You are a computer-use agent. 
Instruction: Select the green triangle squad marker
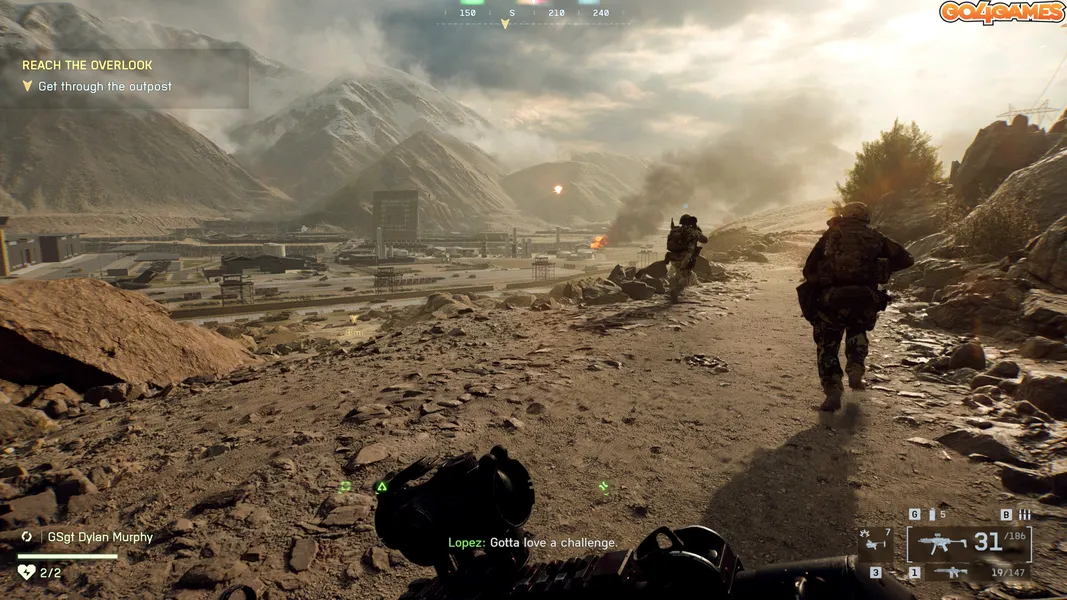tap(381, 487)
